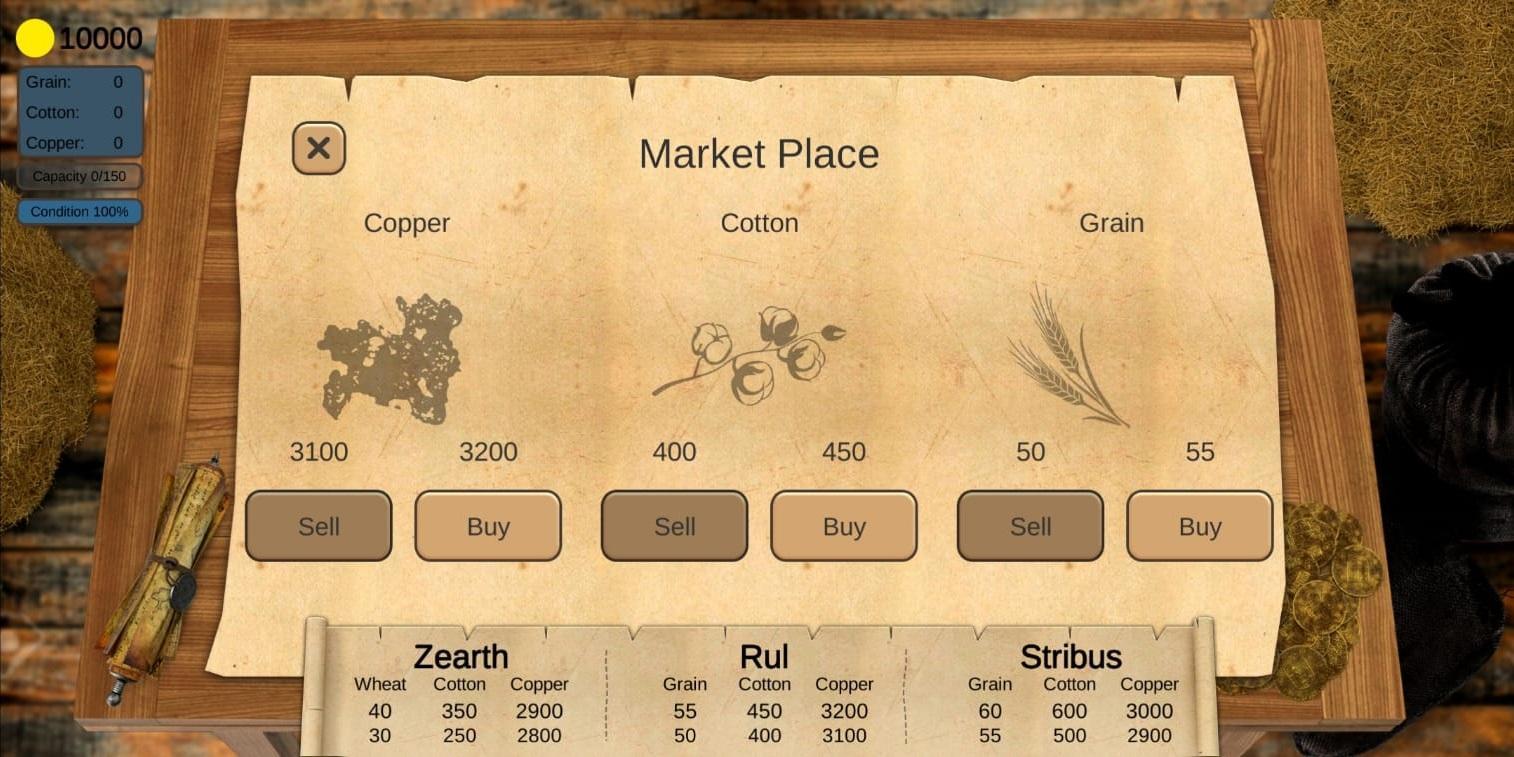Close the Market Place window
The height and width of the screenshot is (757, 1514).
coord(318,147)
